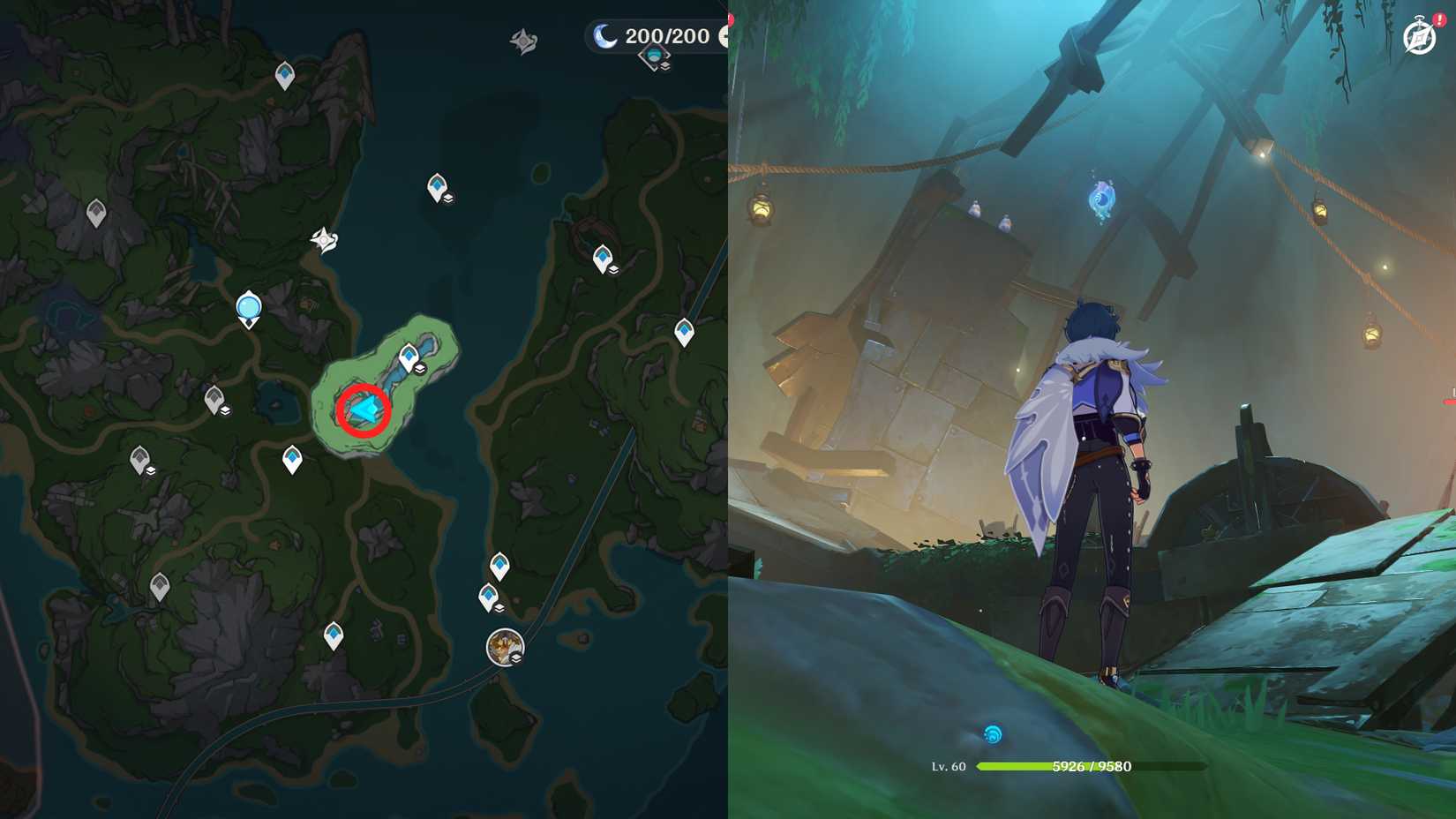Viewport: 1456px width, 819px height.
Task: Click the Waverider waypoint circle on the map
Action: [x=248, y=306]
